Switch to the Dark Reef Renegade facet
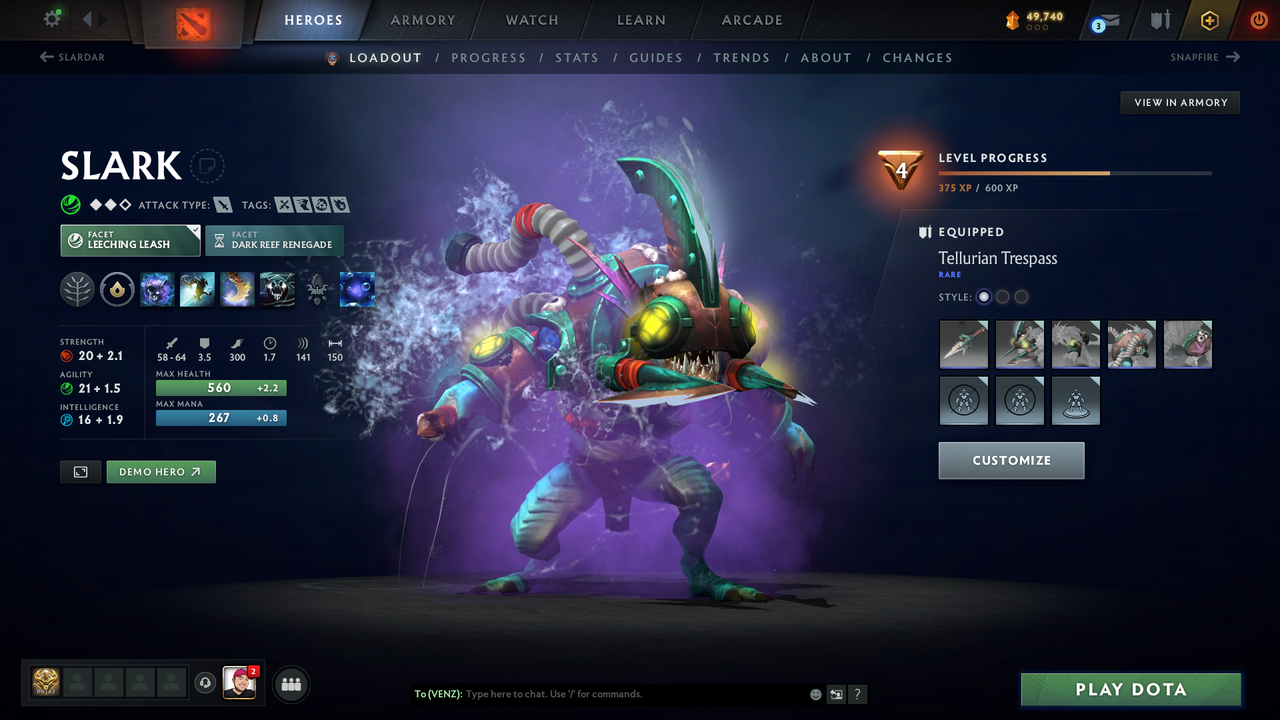This screenshot has height=720, width=1280. (x=275, y=240)
